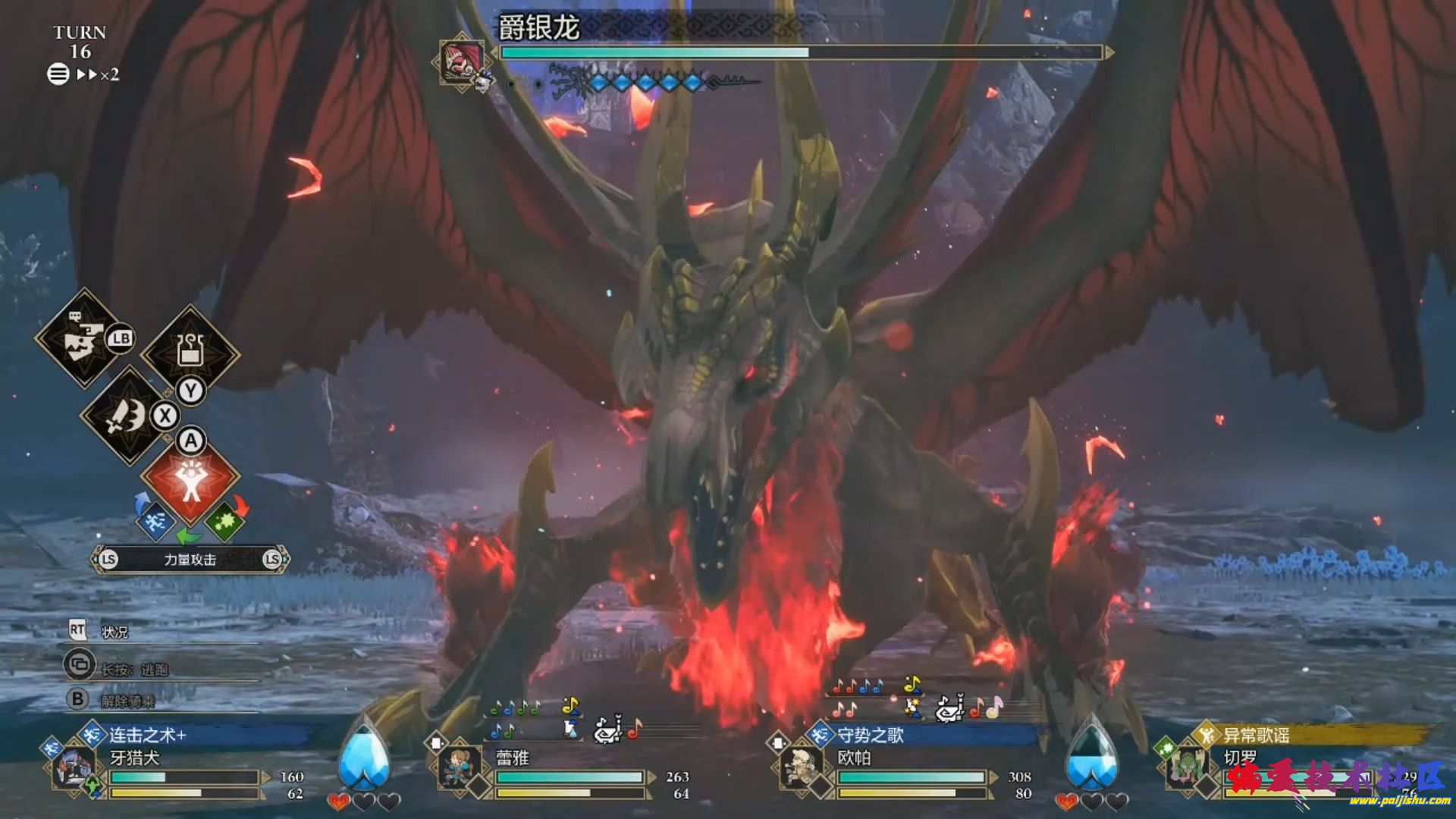This screenshot has height=819, width=1456.
Task: Open the 状况 status option
Action: click(115, 632)
